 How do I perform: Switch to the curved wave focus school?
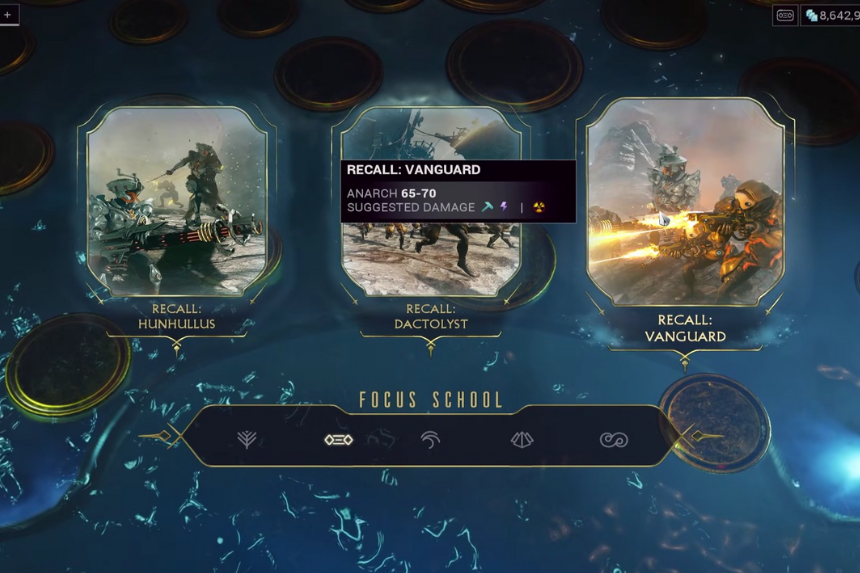click(x=430, y=439)
